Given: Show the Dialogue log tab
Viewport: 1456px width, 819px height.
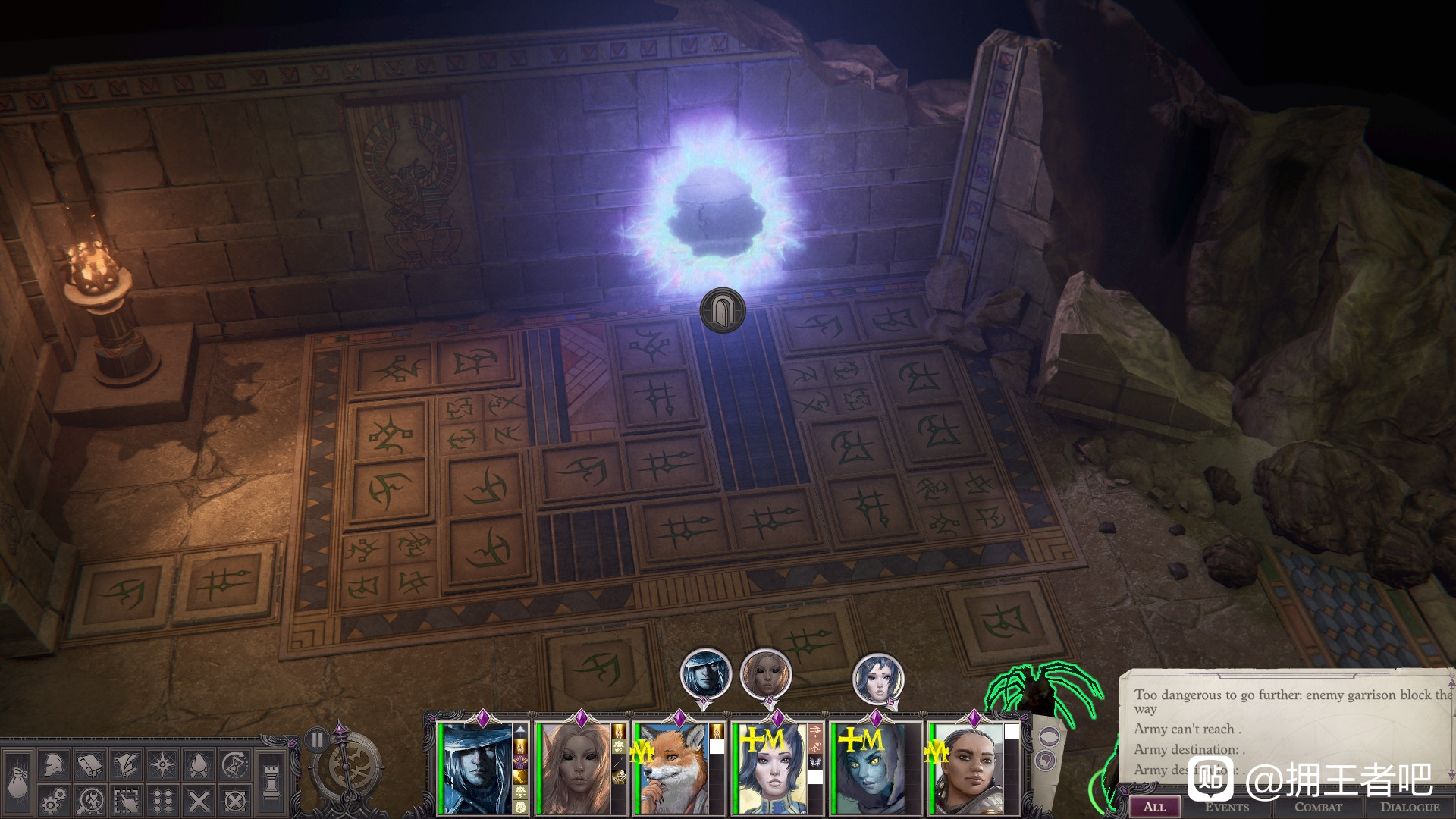Looking at the screenshot, I should pyautogui.click(x=1409, y=807).
